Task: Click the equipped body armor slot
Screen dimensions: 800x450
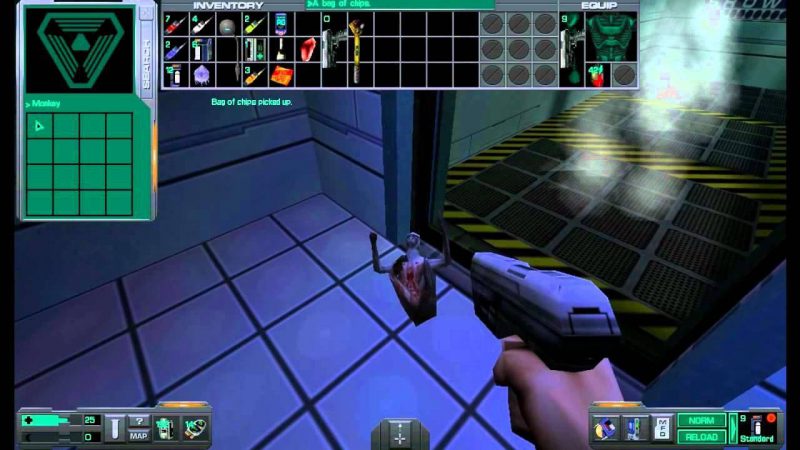Action: pyautogui.click(x=610, y=36)
